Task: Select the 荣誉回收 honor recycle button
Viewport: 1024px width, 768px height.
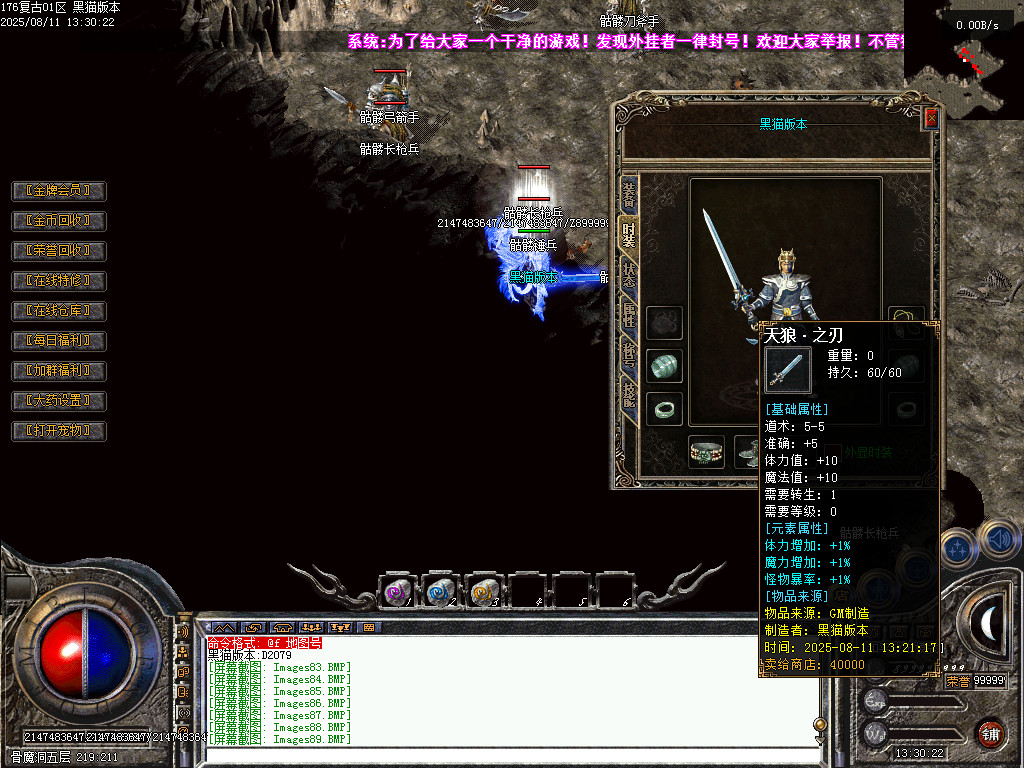Action: [58, 250]
